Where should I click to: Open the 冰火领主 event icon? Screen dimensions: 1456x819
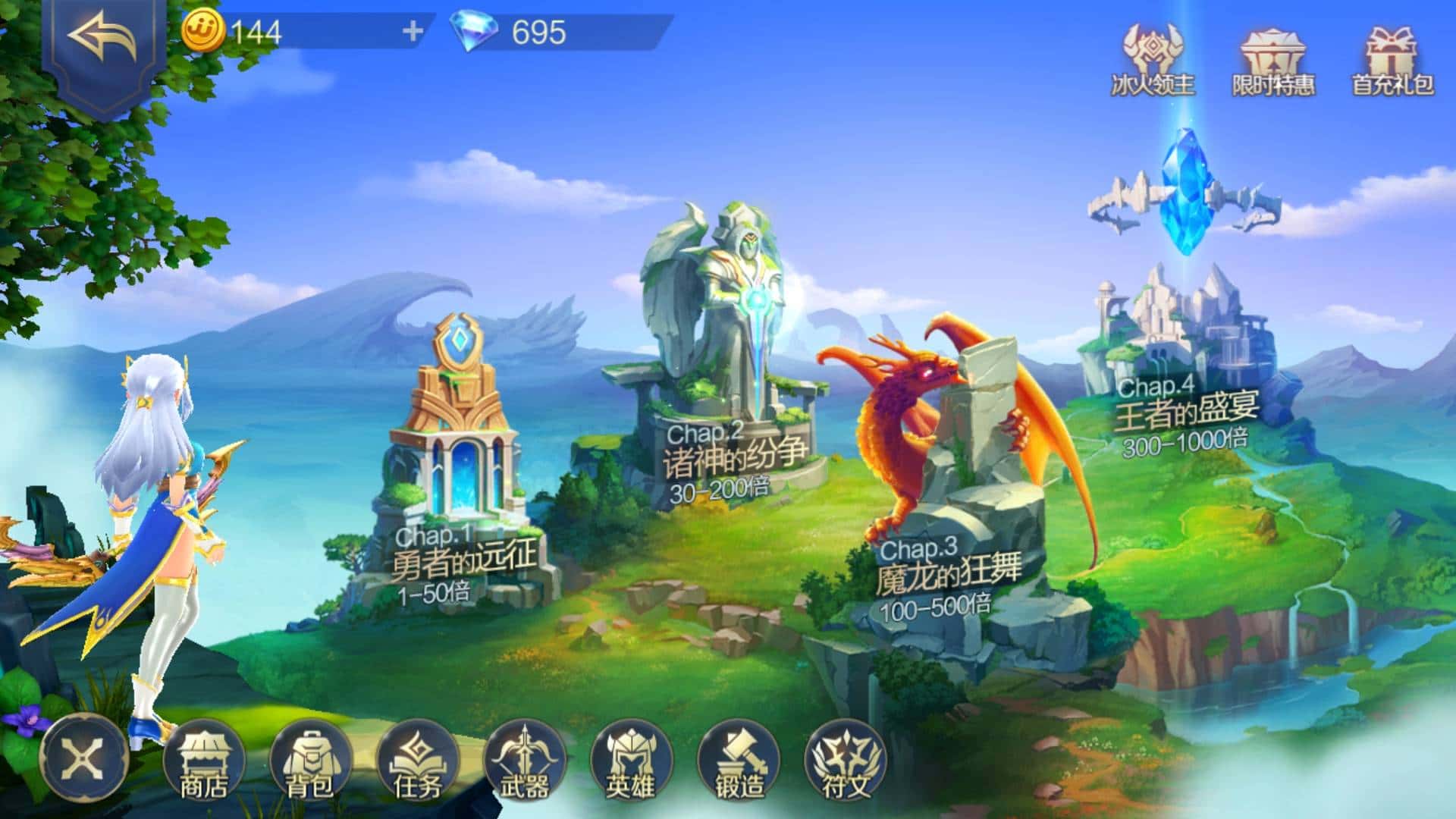[1153, 61]
